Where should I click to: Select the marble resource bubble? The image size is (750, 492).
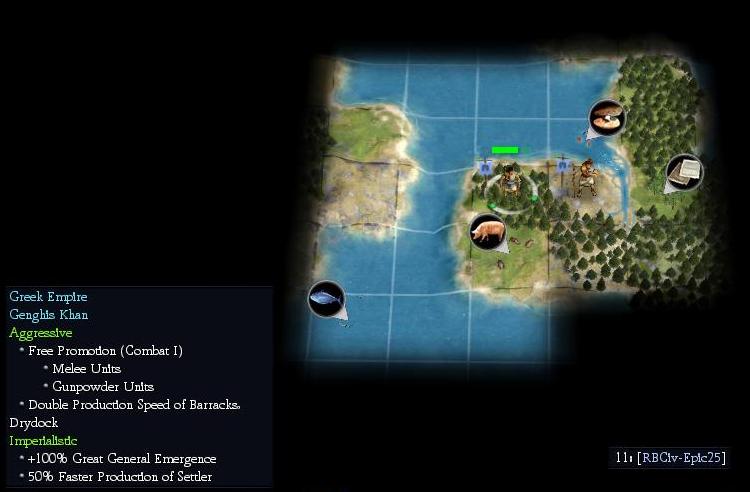click(684, 171)
